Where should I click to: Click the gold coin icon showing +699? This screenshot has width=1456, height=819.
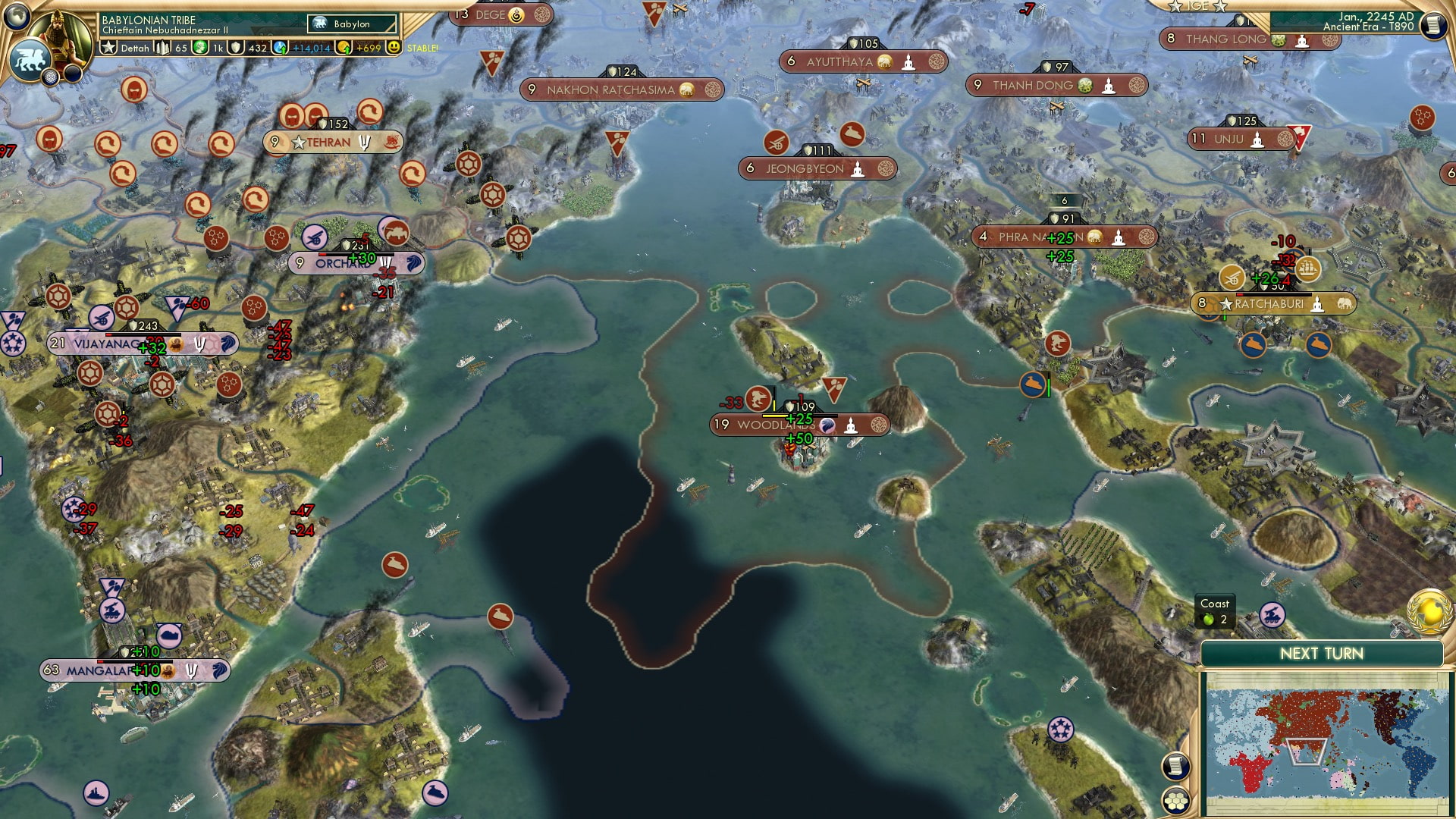[345, 49]
